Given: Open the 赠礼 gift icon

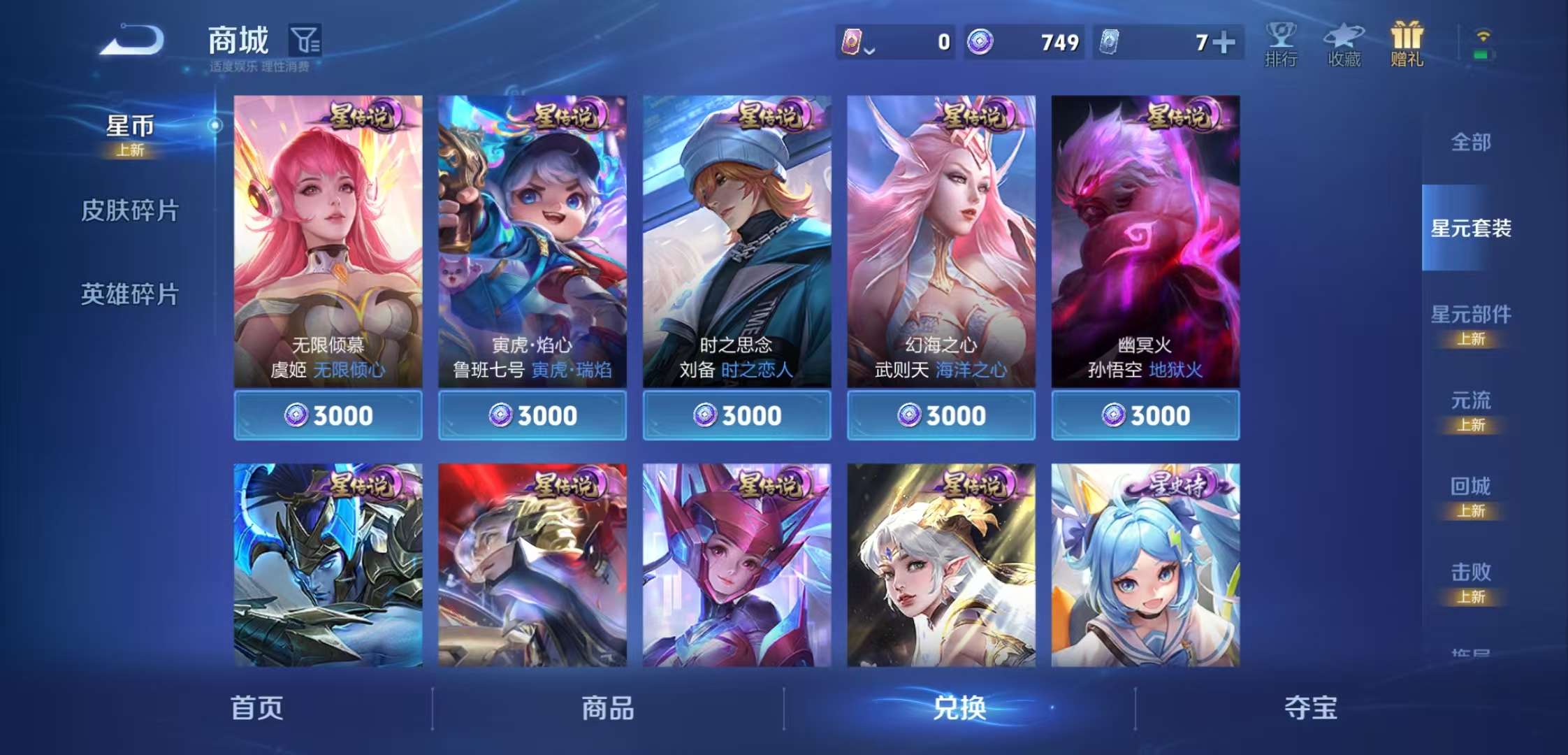Looking at the screenshot, I should coord(1407,43).
